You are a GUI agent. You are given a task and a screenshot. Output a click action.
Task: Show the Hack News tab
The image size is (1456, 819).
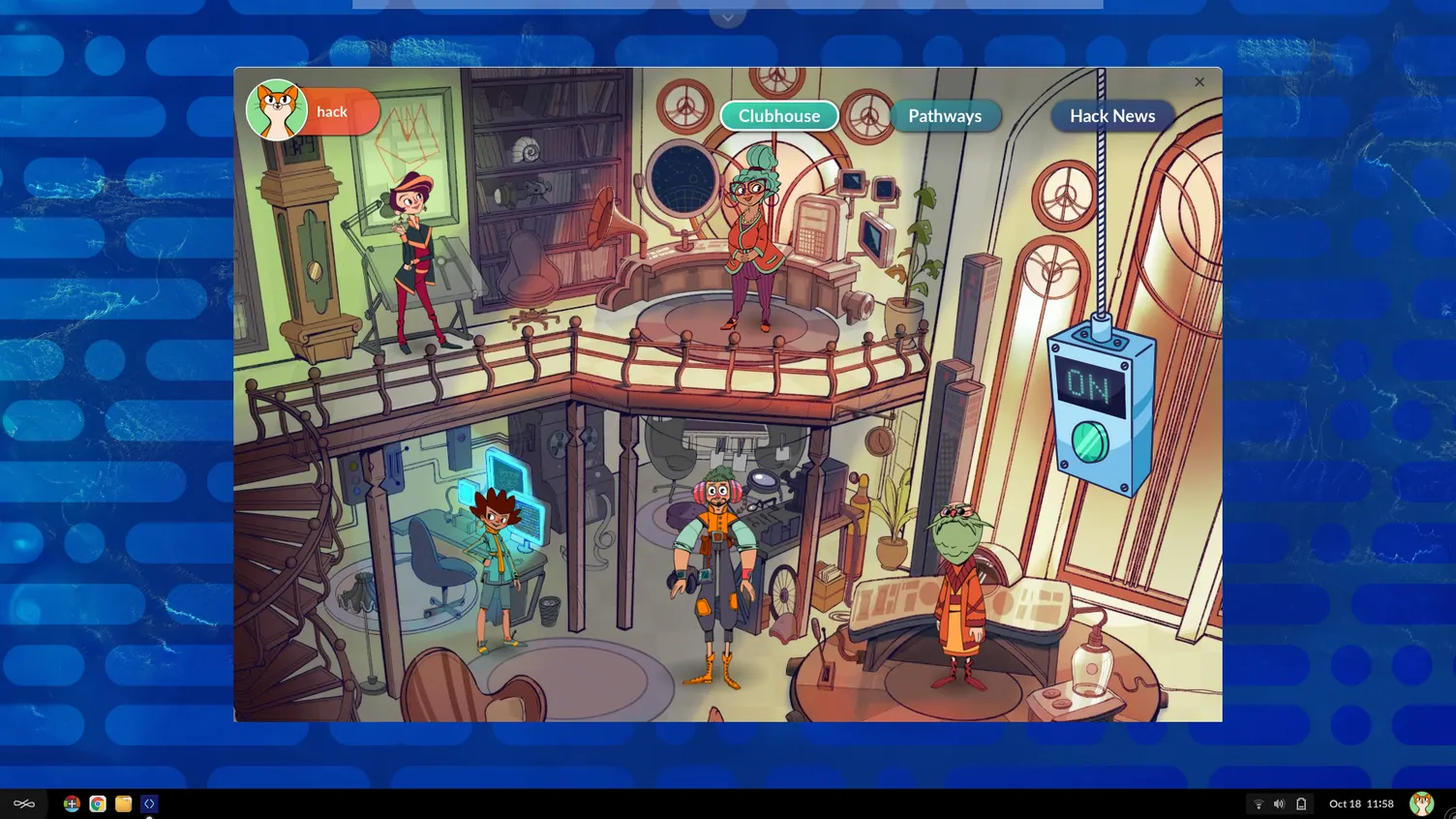[x=1111, y=116]
